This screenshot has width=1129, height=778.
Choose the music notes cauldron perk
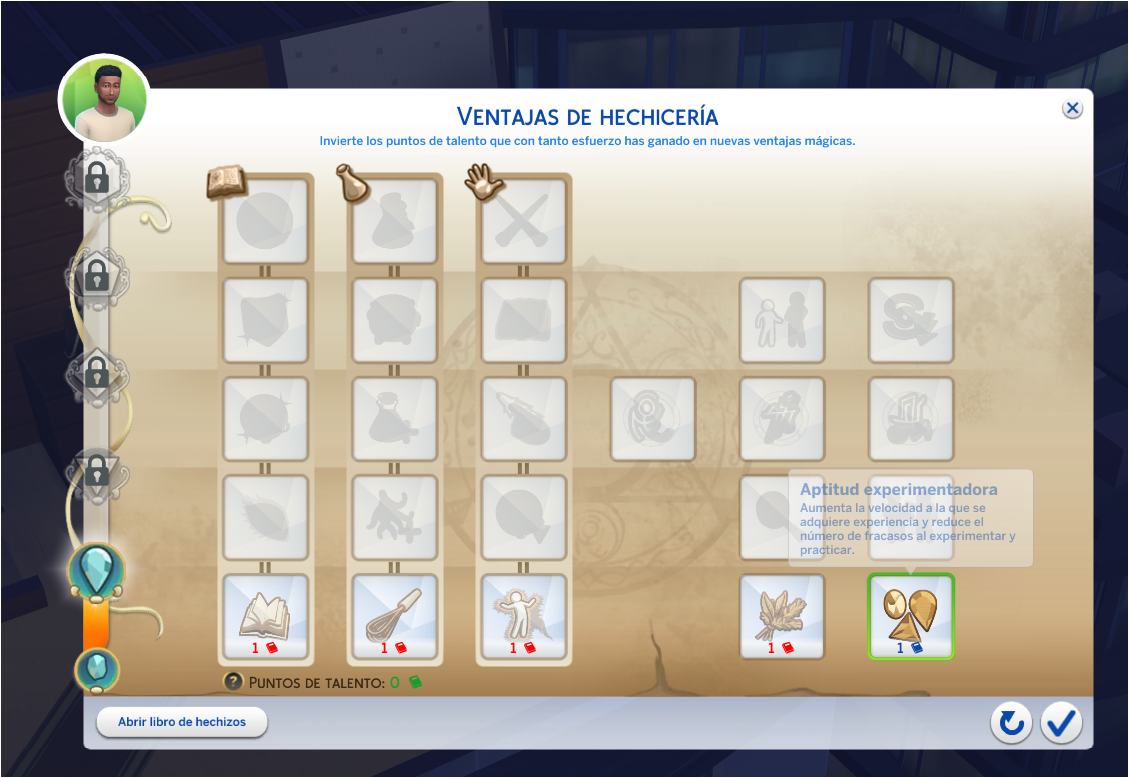coord(911,419)
